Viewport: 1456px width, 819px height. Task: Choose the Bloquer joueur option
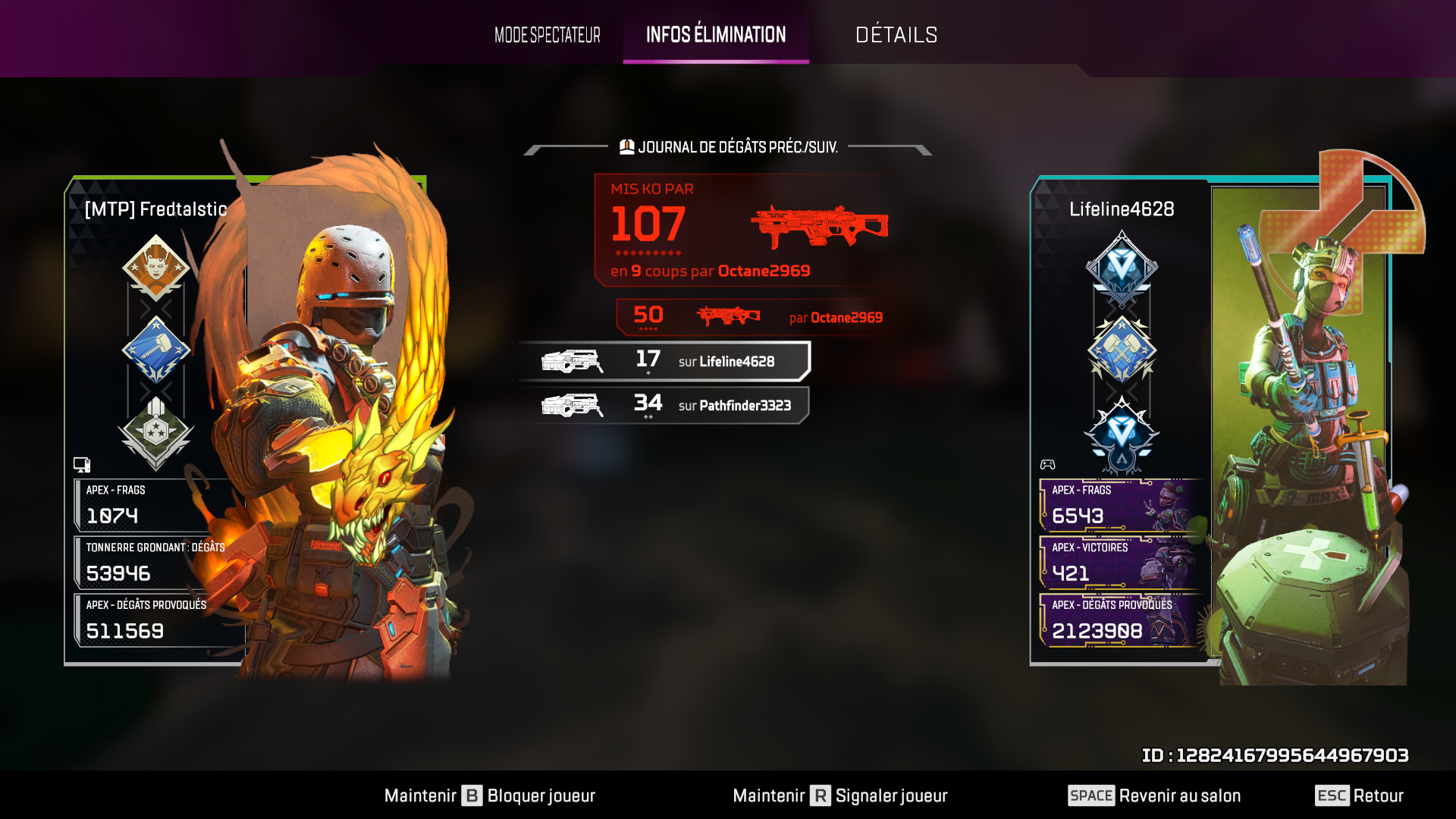pos(490,795)
